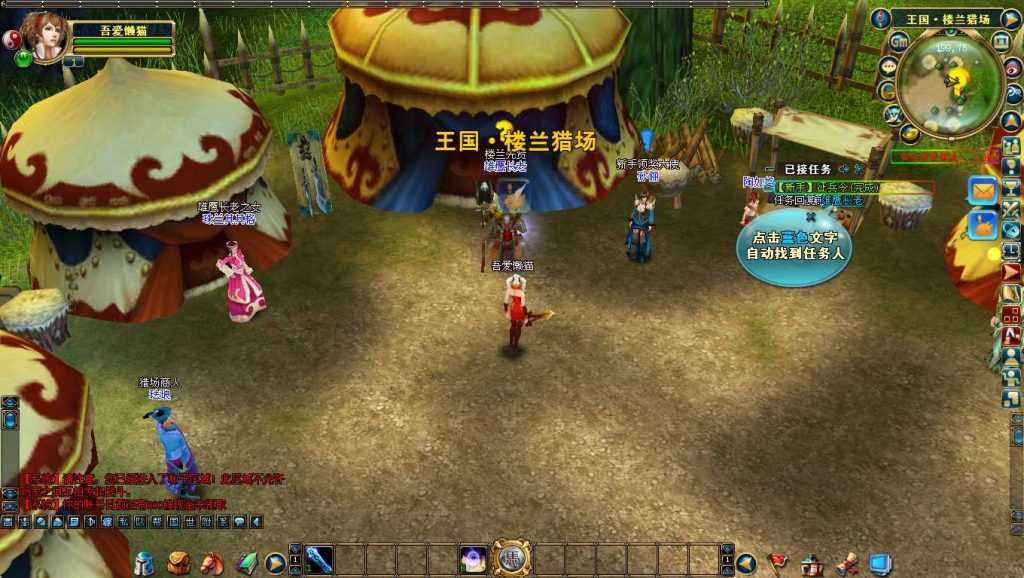The image size is (1024, 578).
Task: Click the arrow button beside the zone name
Action: 1010,19
